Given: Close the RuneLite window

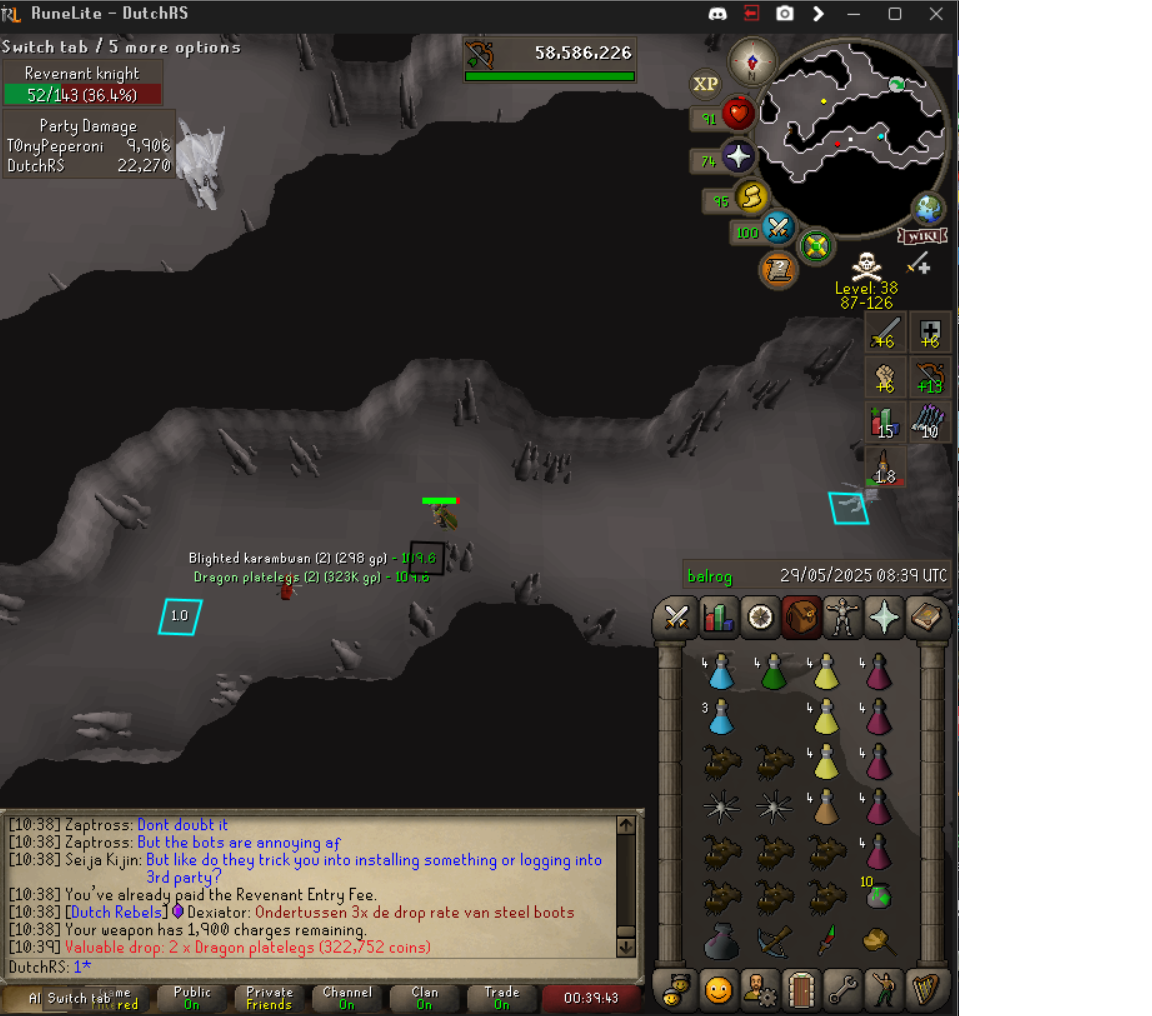Looking at the screenshot, I should [936, 14].
